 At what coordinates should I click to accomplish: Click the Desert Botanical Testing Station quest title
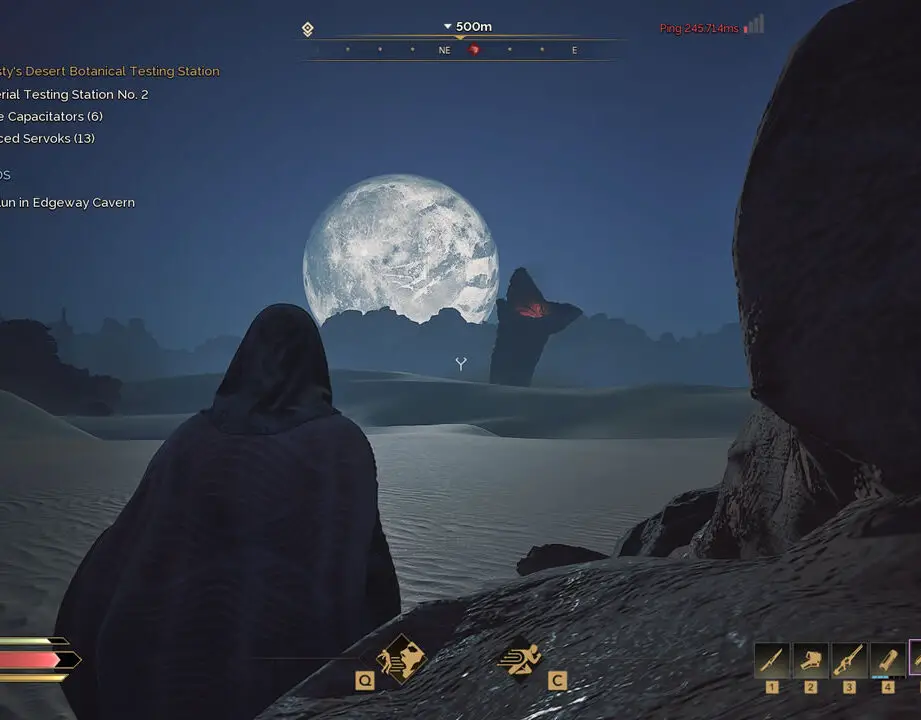pos(110,71)
